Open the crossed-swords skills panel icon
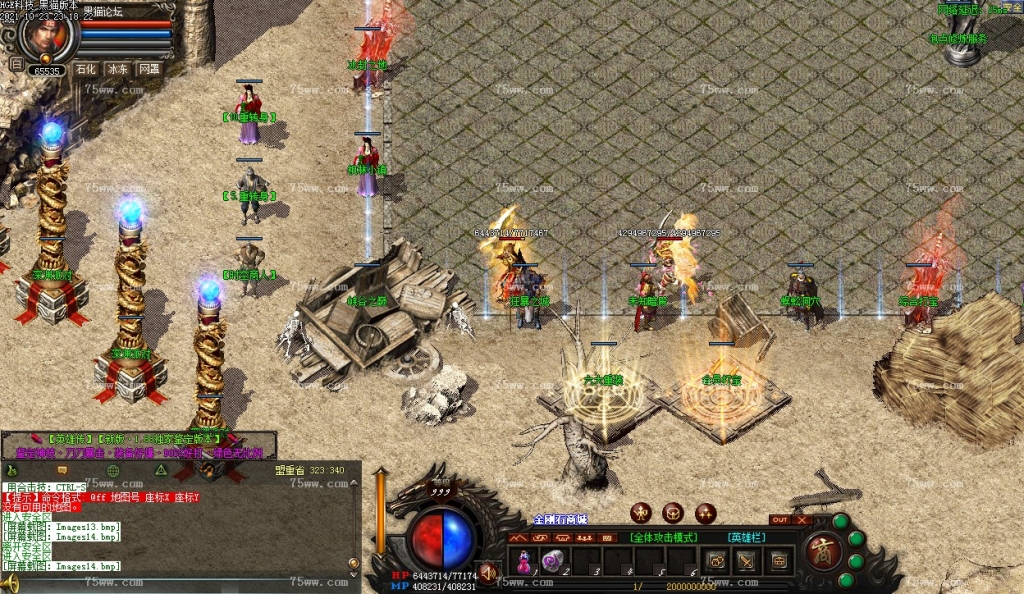This screenshot has width=1024, height=594. (x=747, y=561)
